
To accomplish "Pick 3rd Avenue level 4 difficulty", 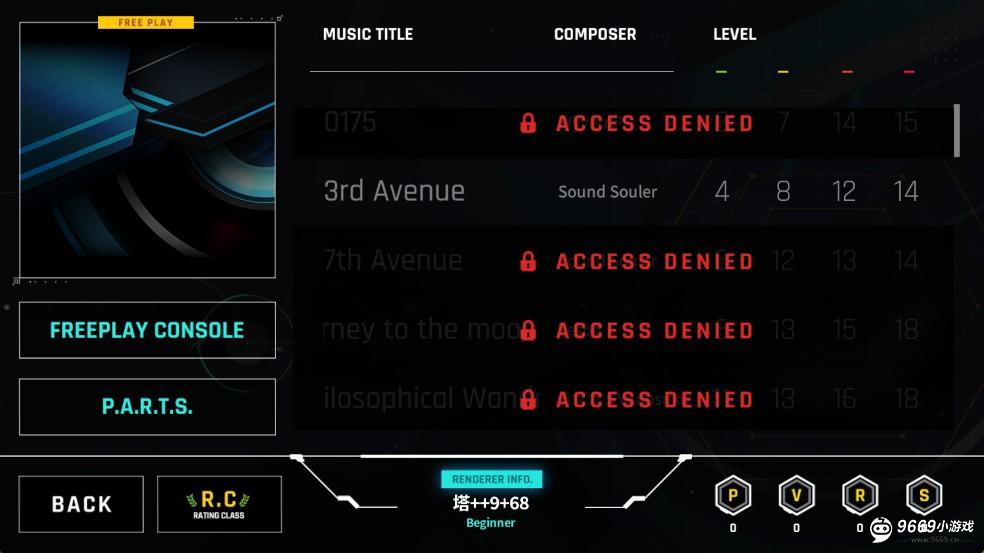I will (x=722, y=191).
